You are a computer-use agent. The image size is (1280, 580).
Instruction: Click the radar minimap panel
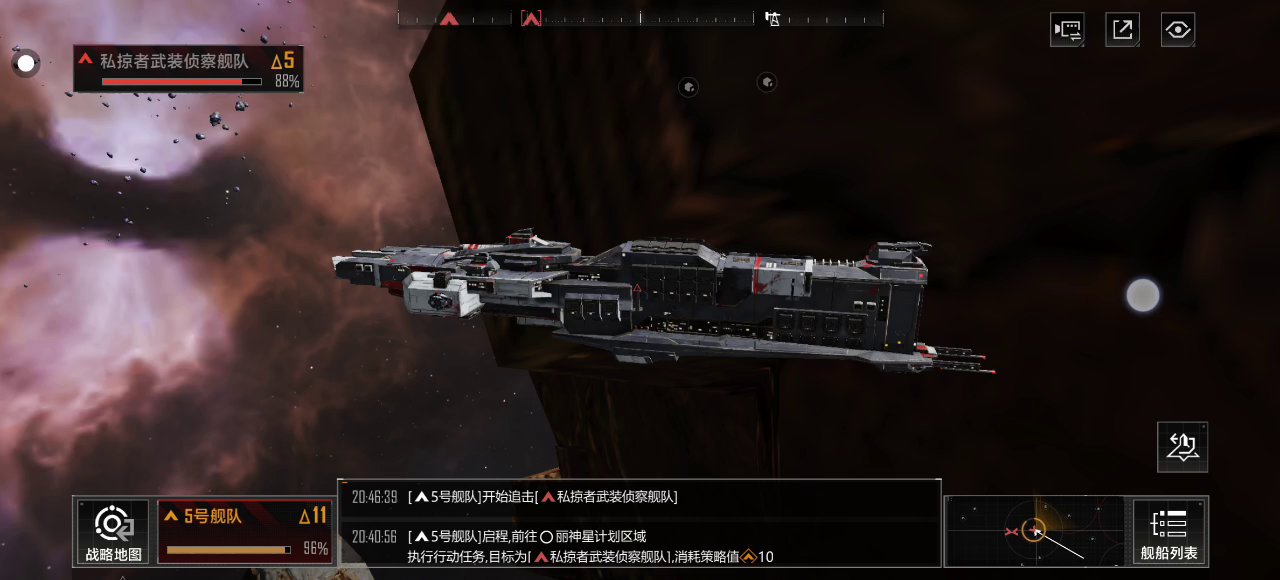pos(1037,531)
